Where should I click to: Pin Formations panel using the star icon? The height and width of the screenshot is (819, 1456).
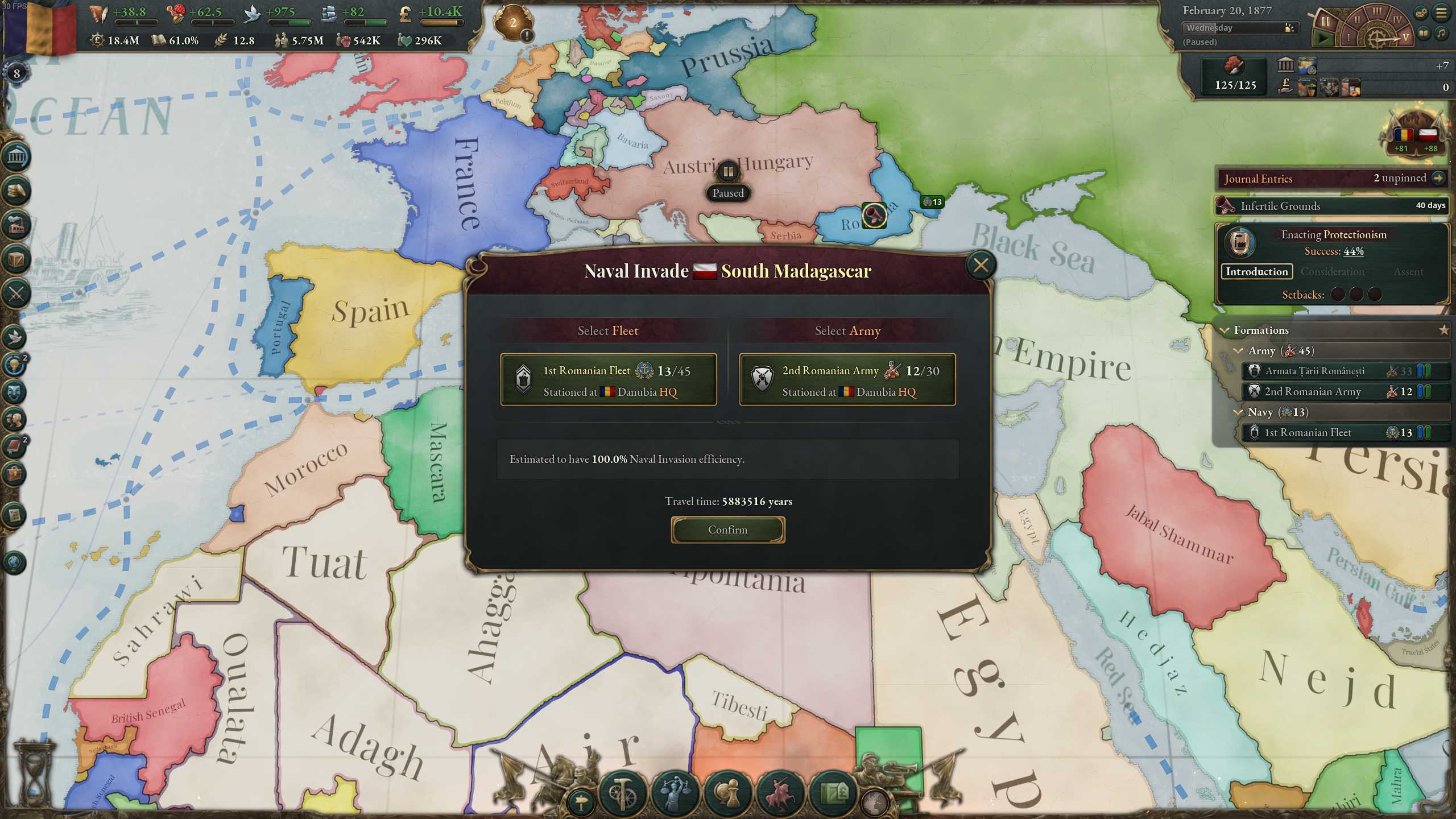pos(1445,329)
